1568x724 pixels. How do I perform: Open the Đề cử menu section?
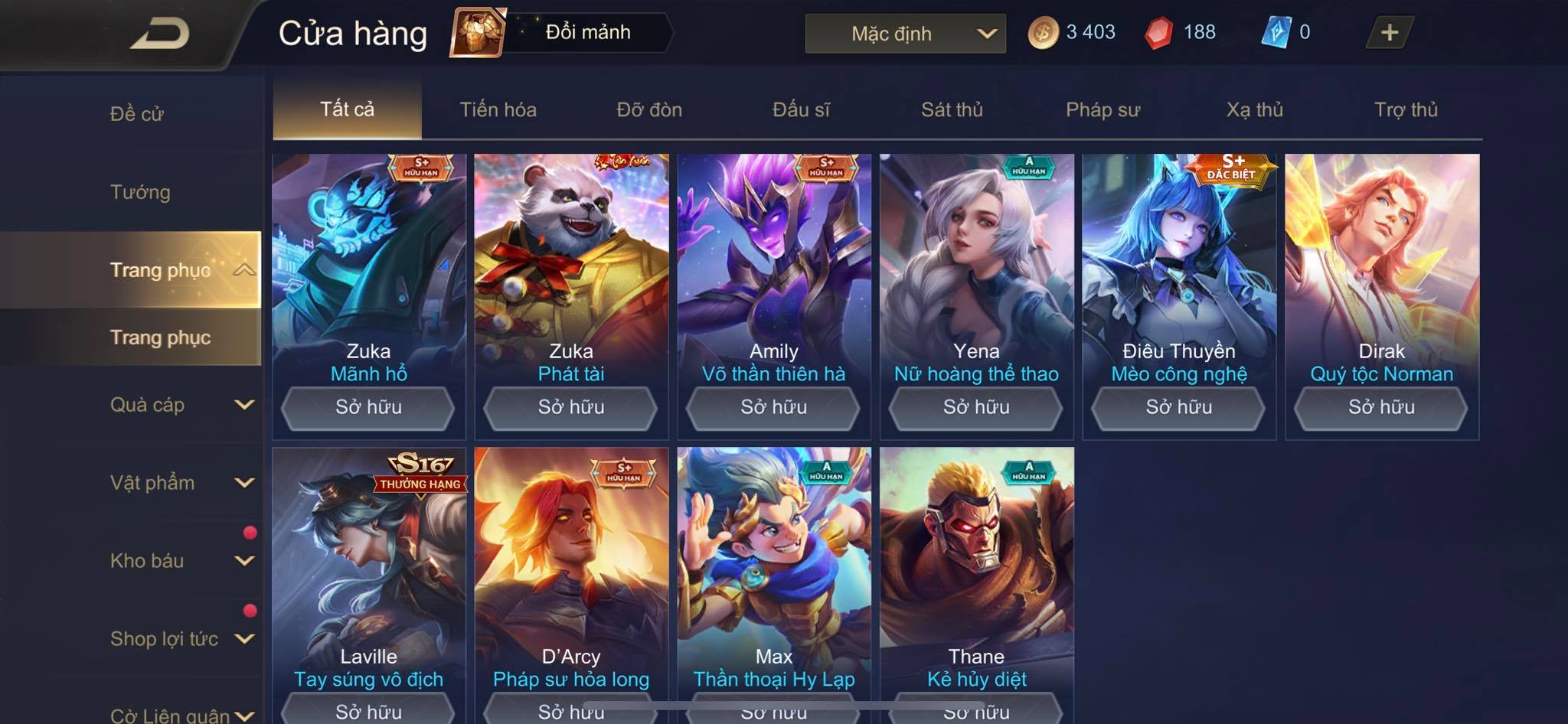136,114
